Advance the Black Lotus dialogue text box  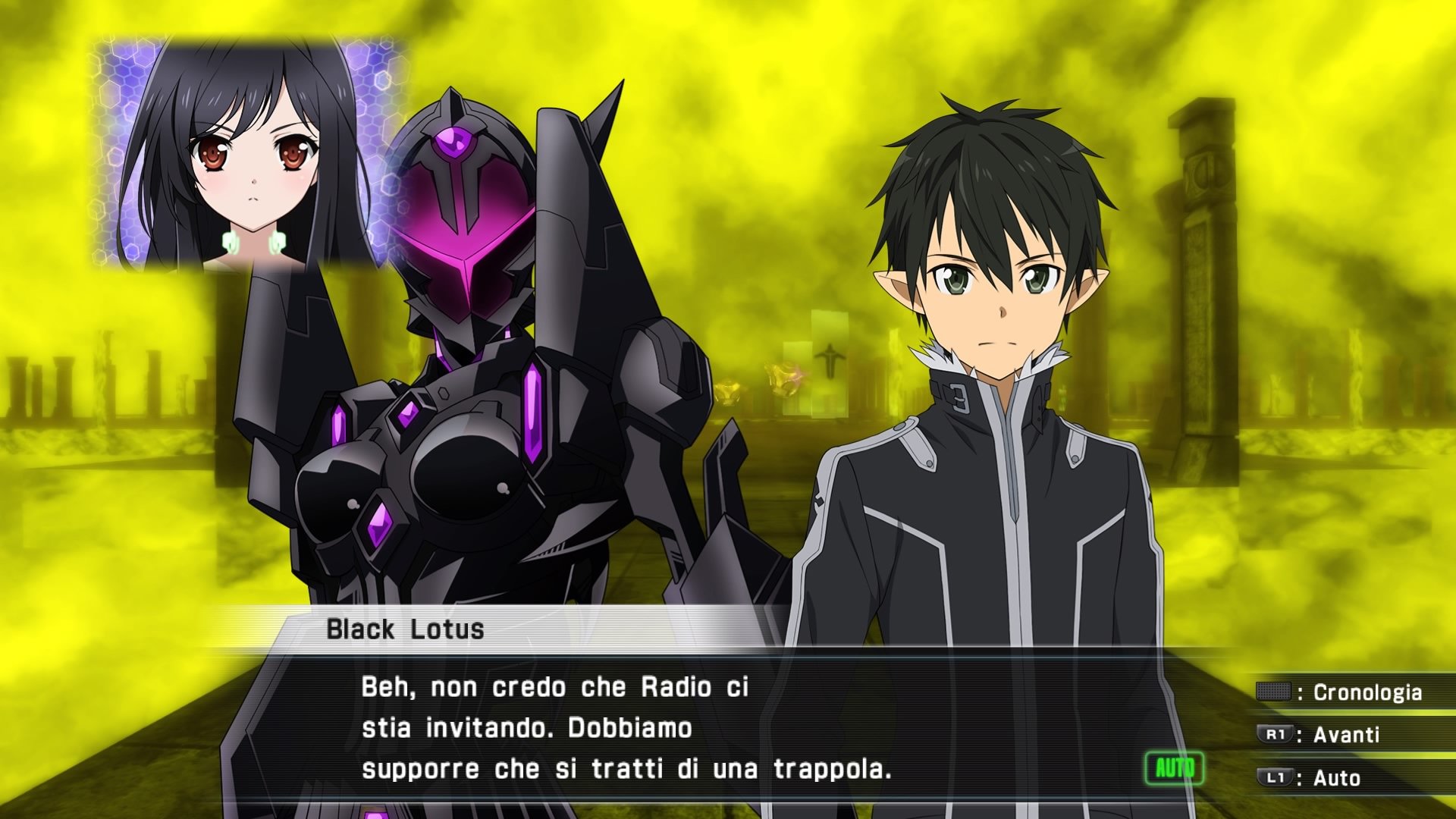tap(626, 728)
